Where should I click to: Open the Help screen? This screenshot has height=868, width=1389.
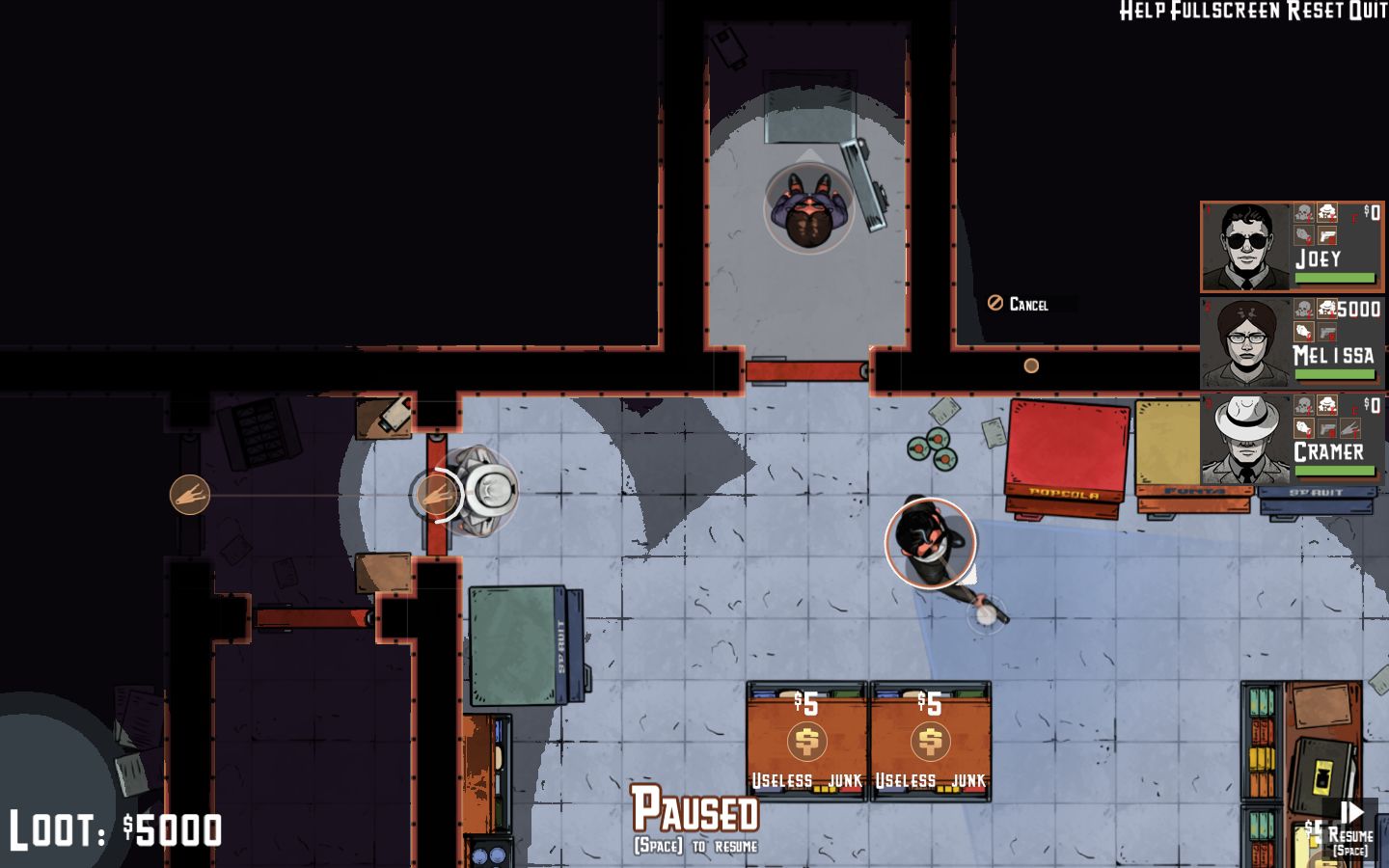coord(1143,11)
